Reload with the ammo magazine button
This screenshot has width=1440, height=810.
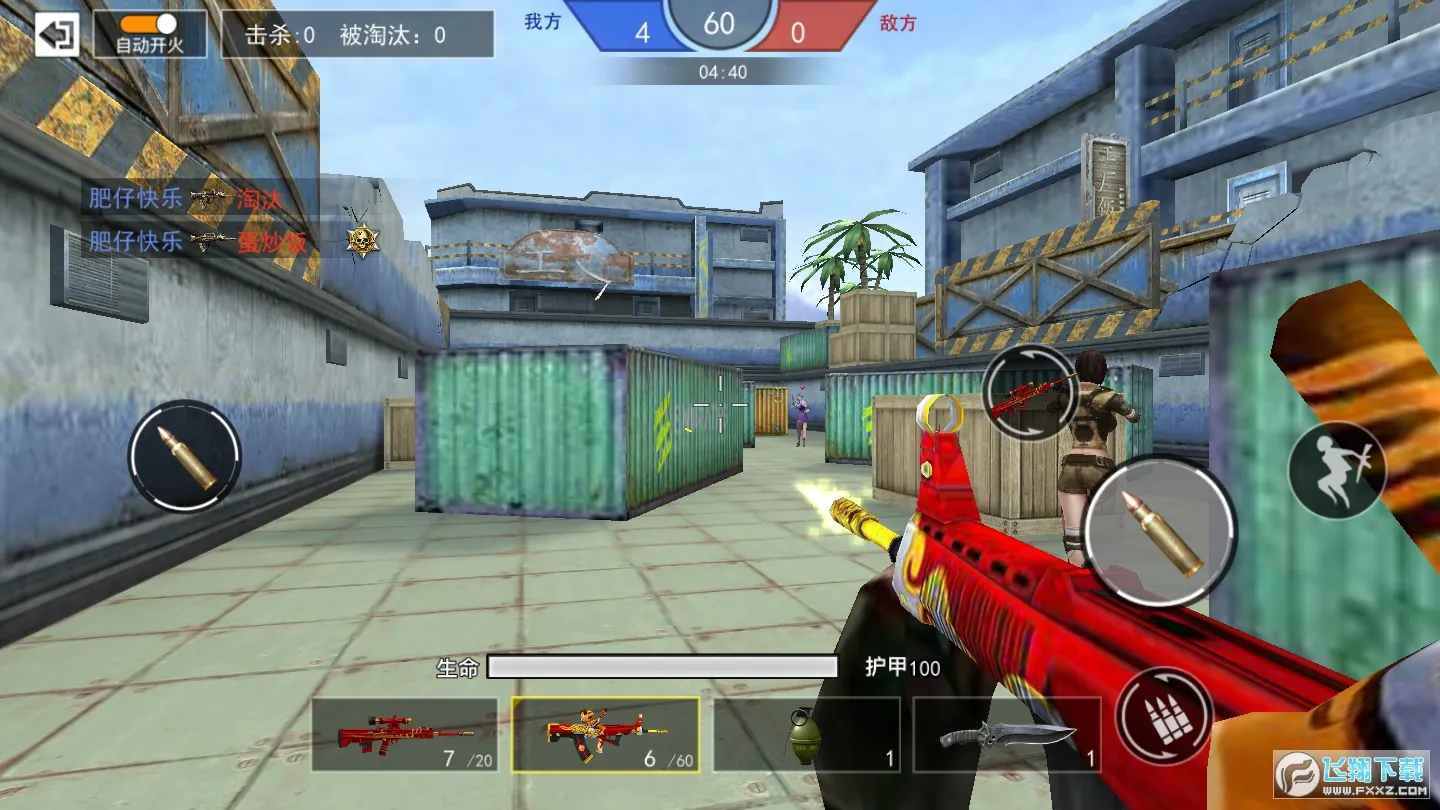coord(1165,716)
